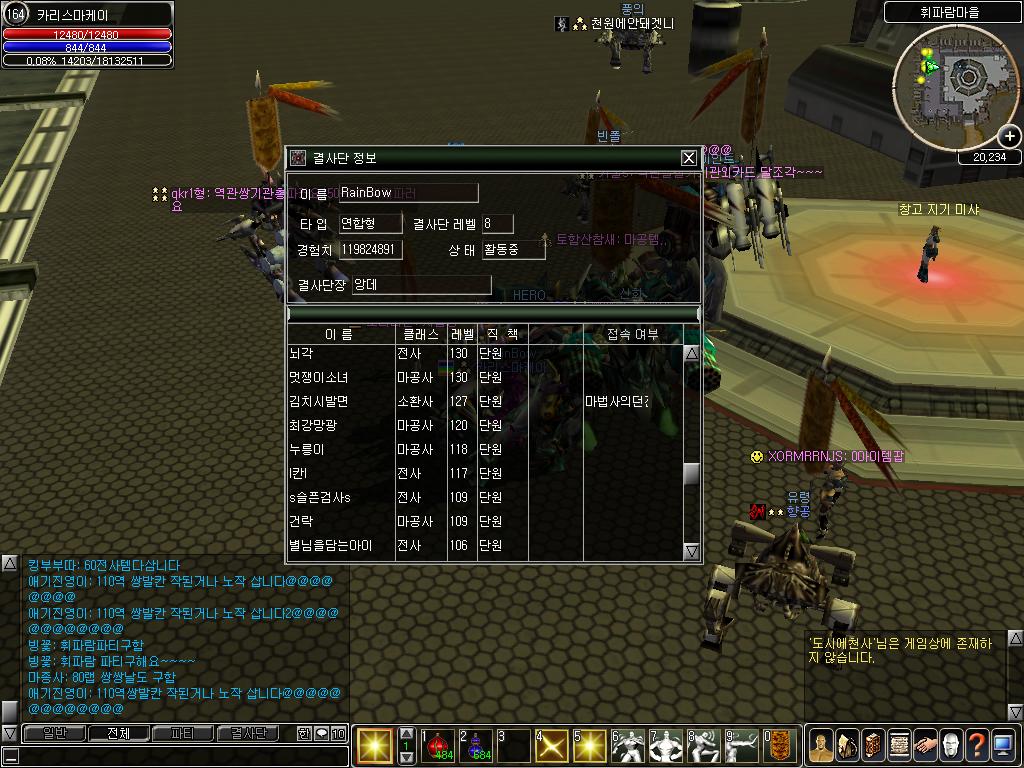Use the orange shield item in slot 0

pyautogui.click(x=781, y=746)
